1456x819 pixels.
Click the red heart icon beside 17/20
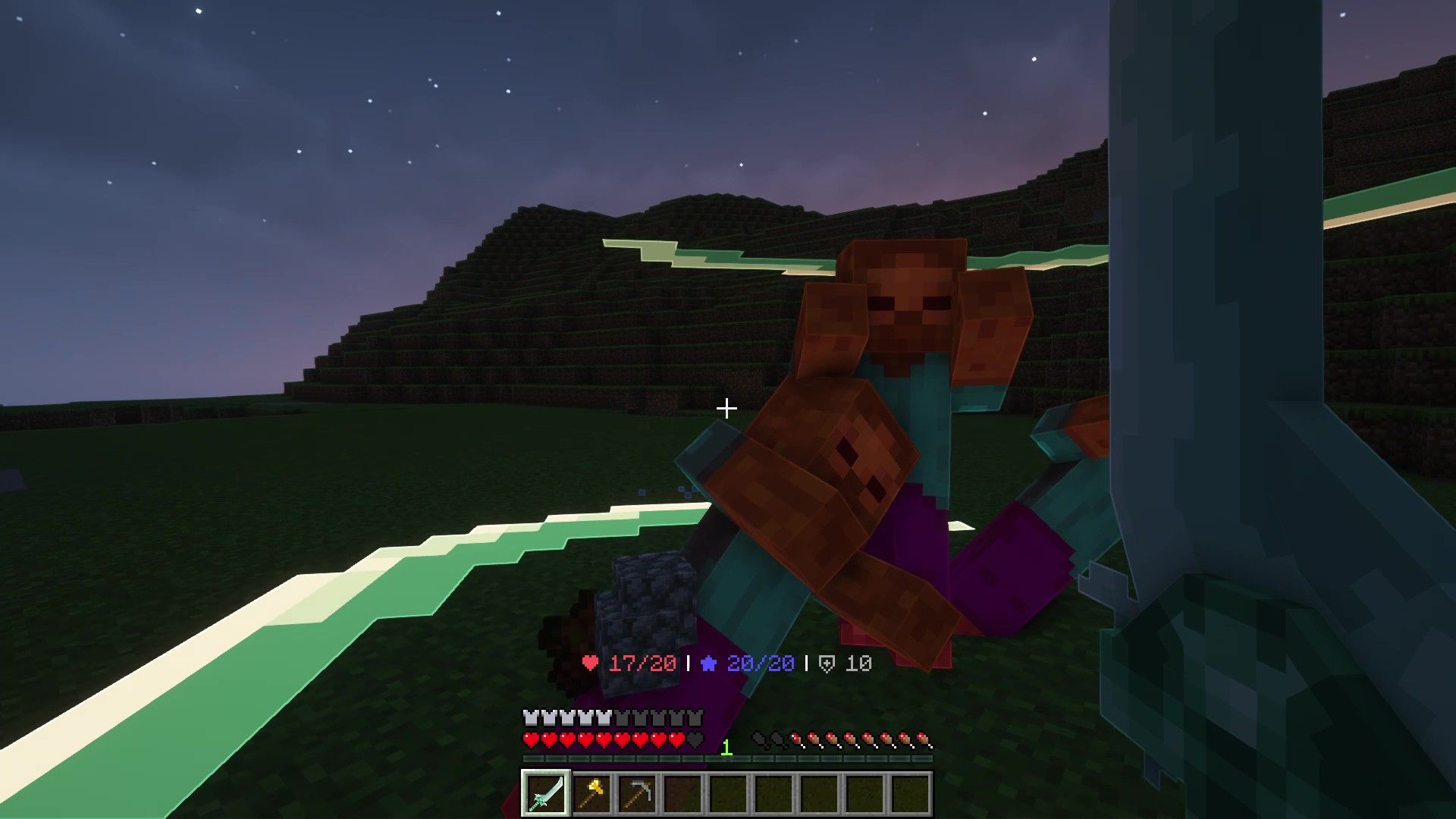click(x=591, y=663)
